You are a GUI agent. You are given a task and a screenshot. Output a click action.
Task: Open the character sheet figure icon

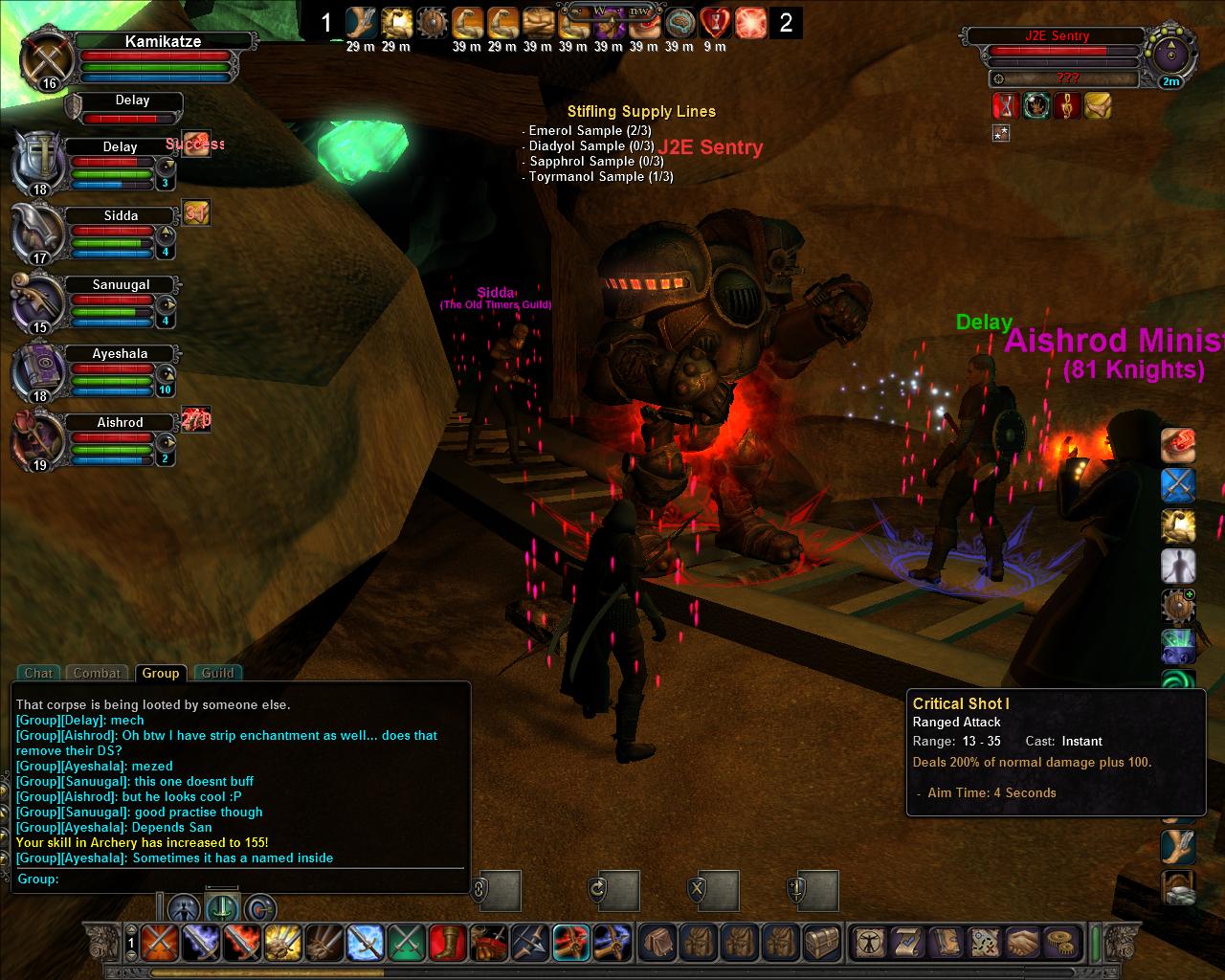(x=870, y=943)
